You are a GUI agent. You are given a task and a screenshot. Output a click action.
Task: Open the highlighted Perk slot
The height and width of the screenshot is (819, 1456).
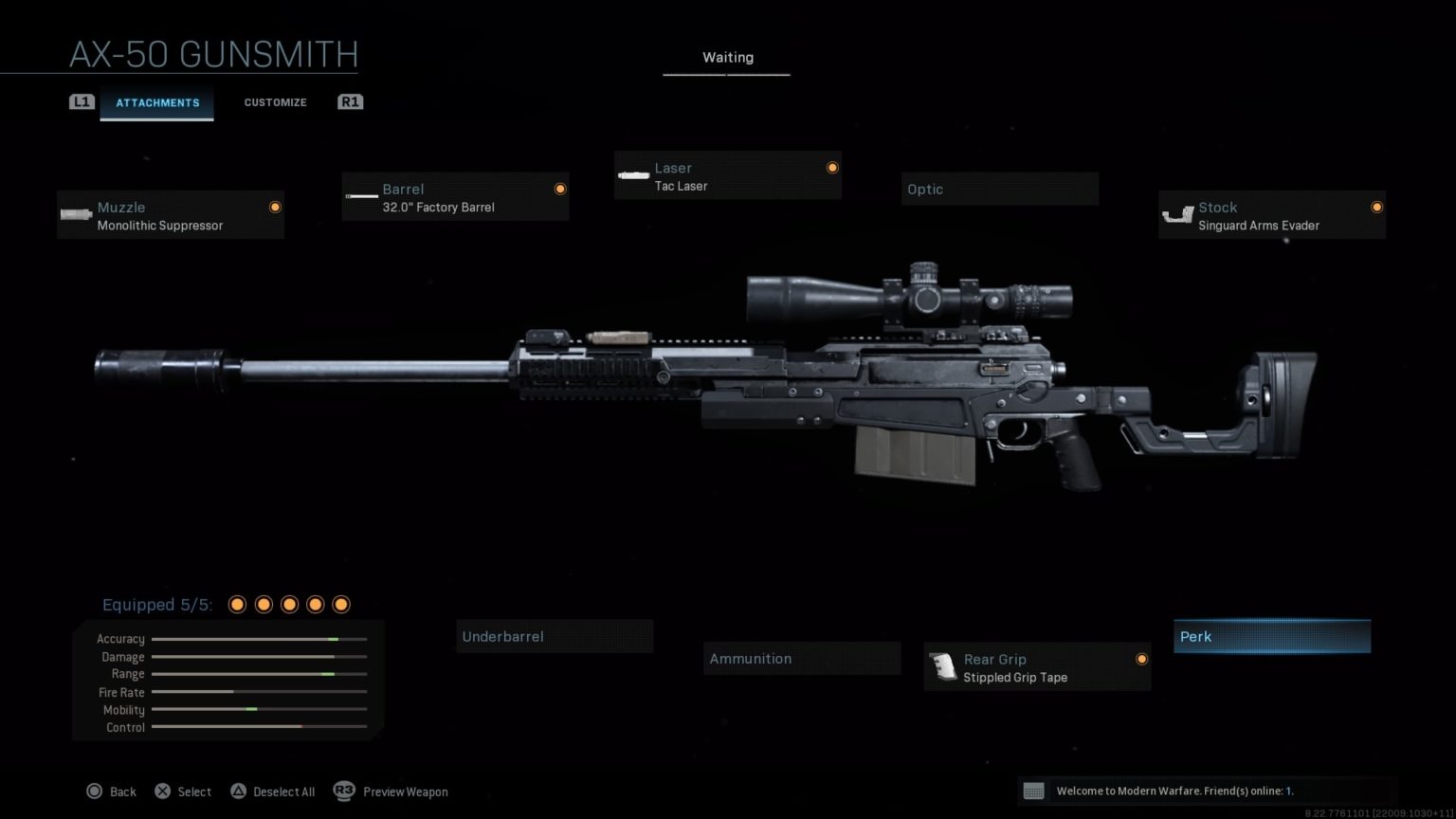(1272, 636)
